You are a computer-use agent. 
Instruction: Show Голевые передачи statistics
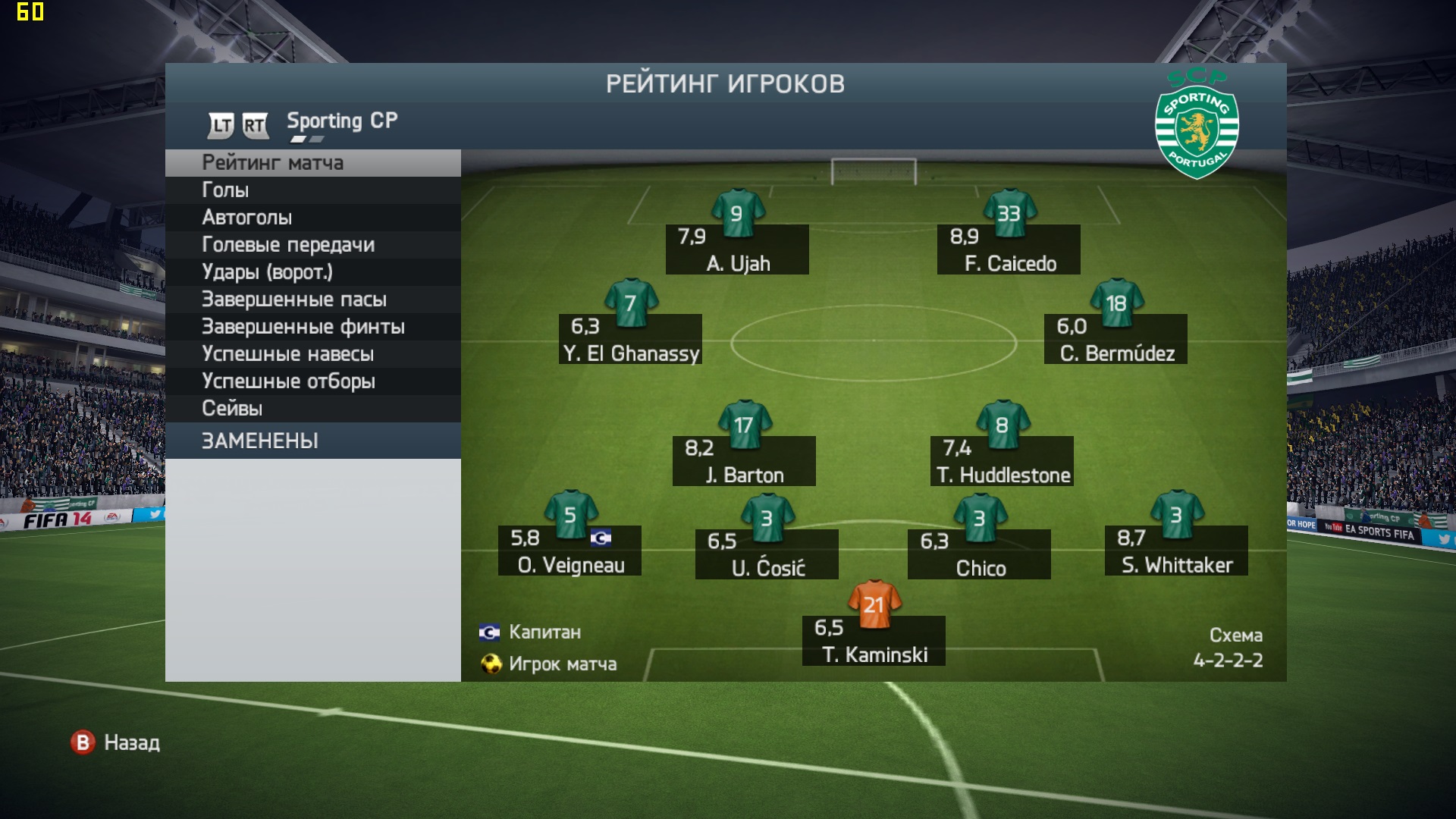[x=312, y=245]
